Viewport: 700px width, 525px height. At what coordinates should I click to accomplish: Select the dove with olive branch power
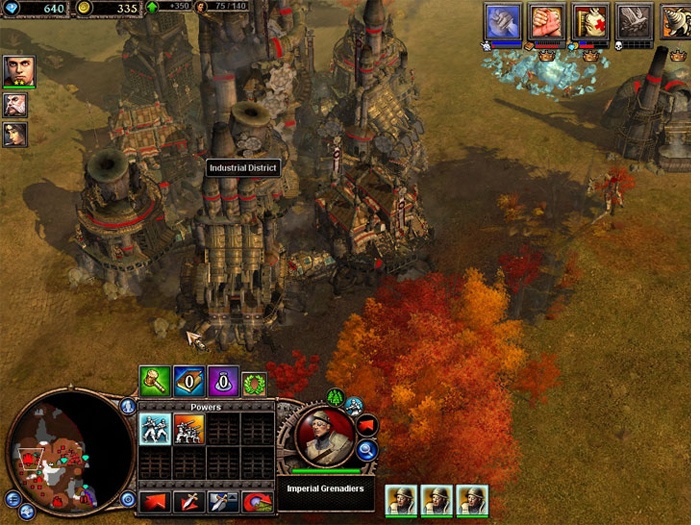[x=635, y=21]
